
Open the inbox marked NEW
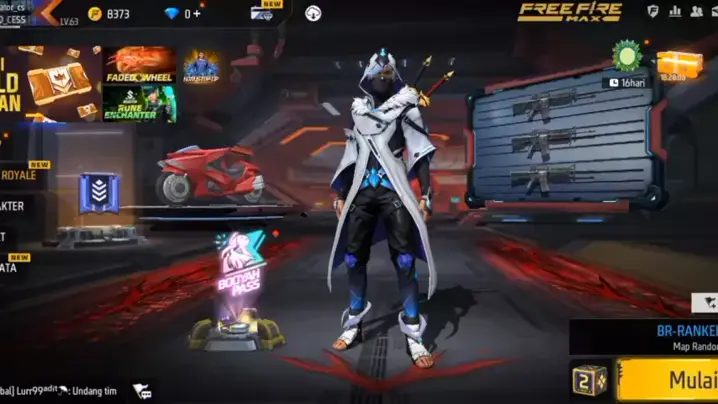pos(265,13)
